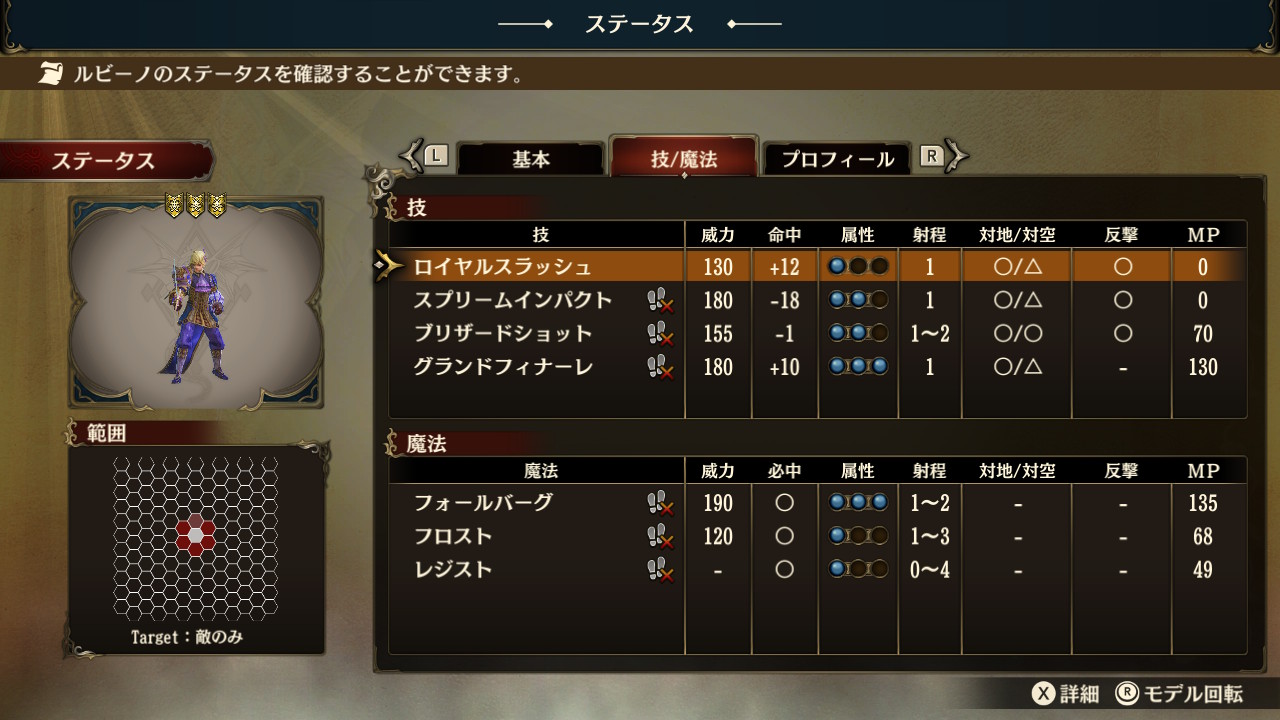Select the 技/魔法 tab
1280x720 pixels.
684,159
